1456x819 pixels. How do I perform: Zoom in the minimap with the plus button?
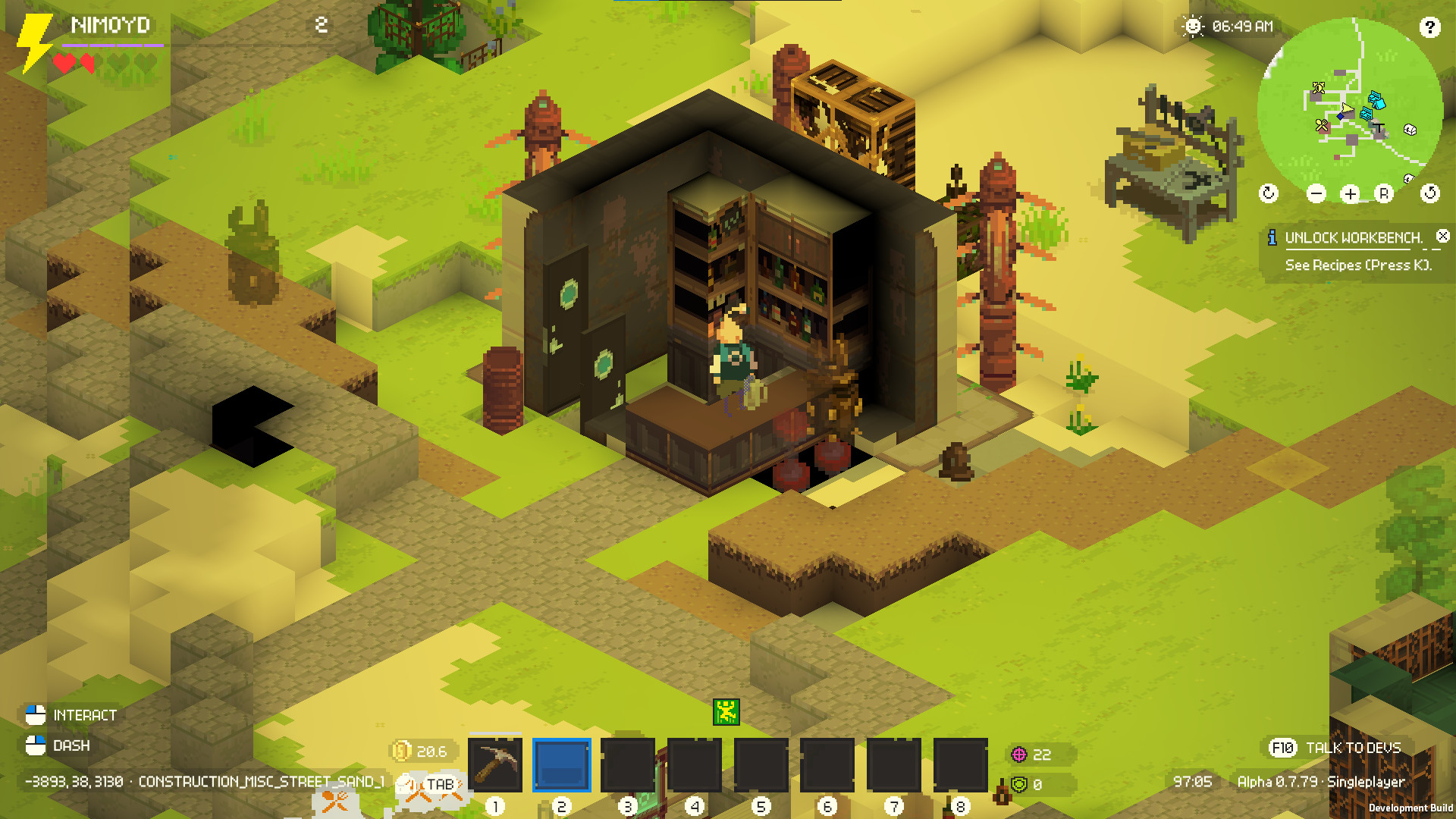[x=1351, y=194]
